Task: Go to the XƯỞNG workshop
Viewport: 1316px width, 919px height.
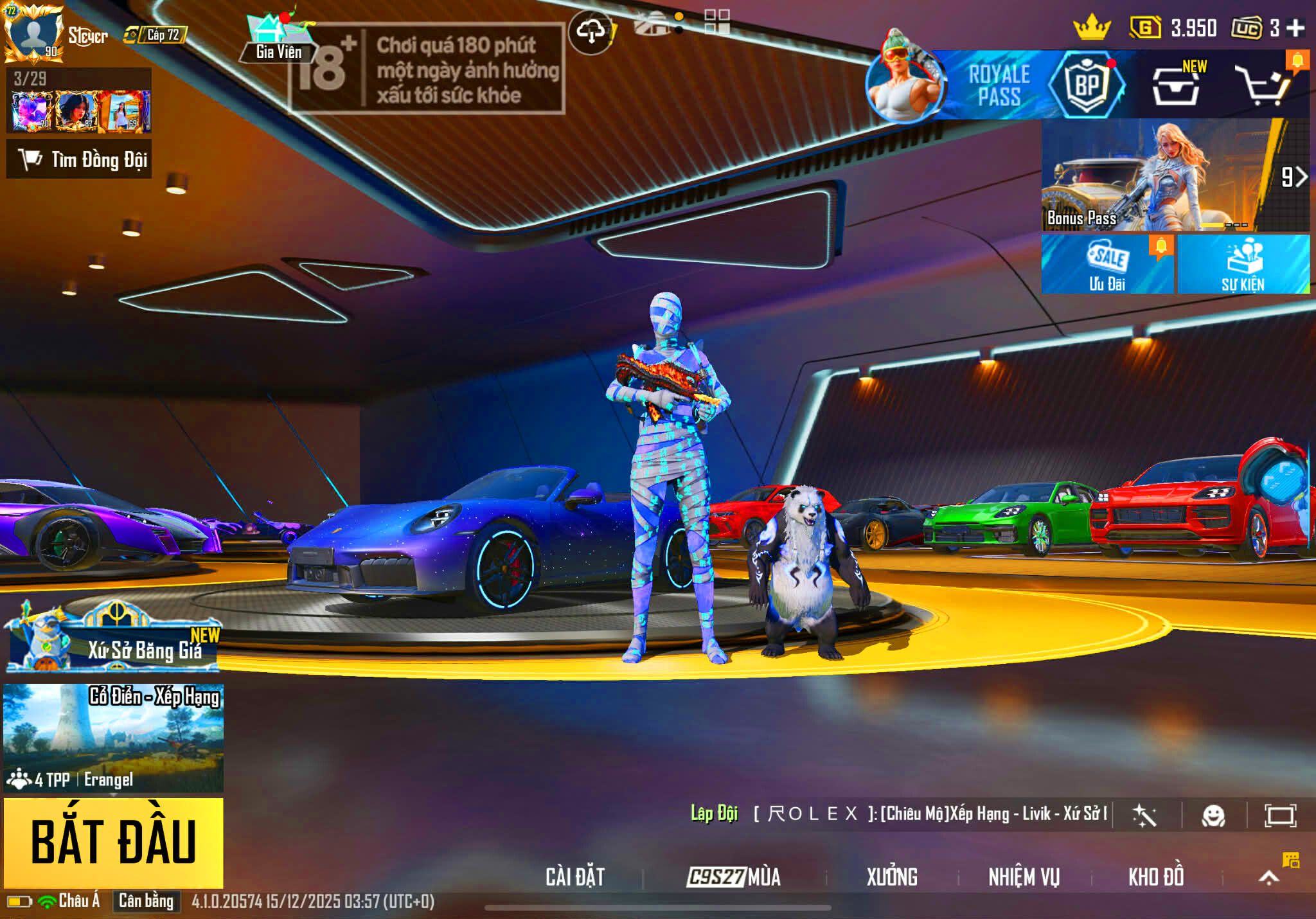Action: [892, 877]
